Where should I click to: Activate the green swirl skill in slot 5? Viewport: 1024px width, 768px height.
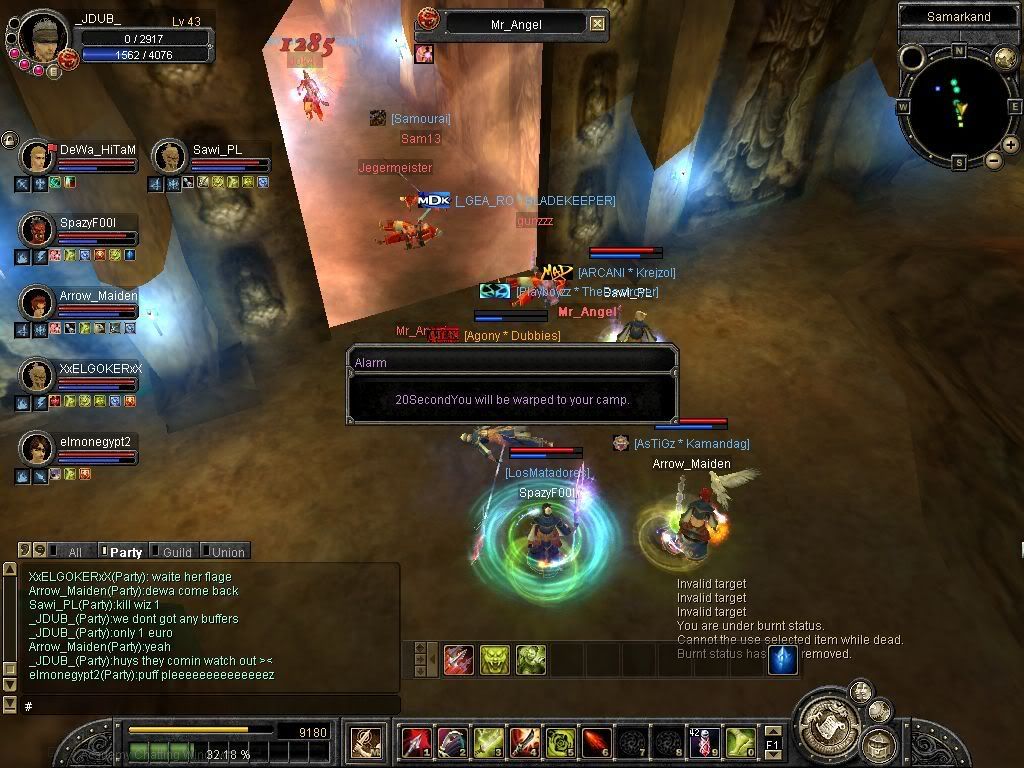point(560,742)
